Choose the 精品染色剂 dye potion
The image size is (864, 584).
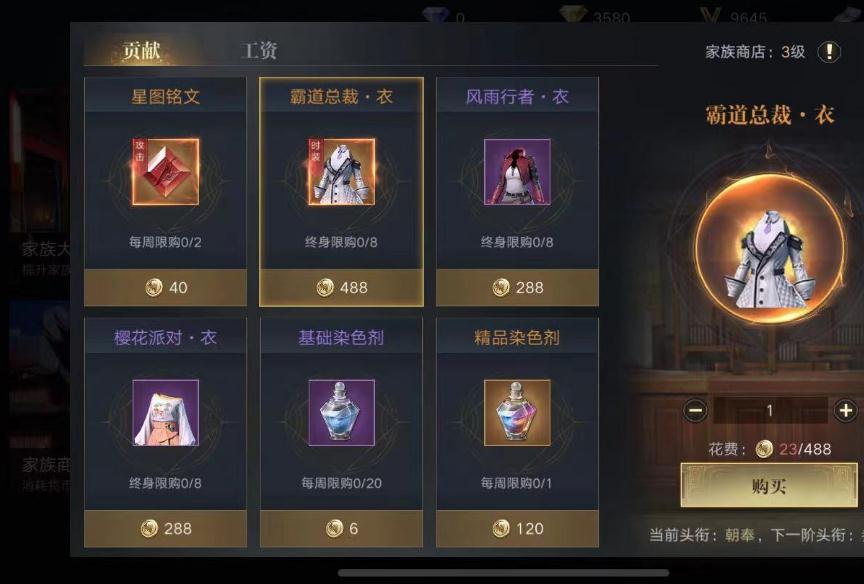tap(517, 432)
